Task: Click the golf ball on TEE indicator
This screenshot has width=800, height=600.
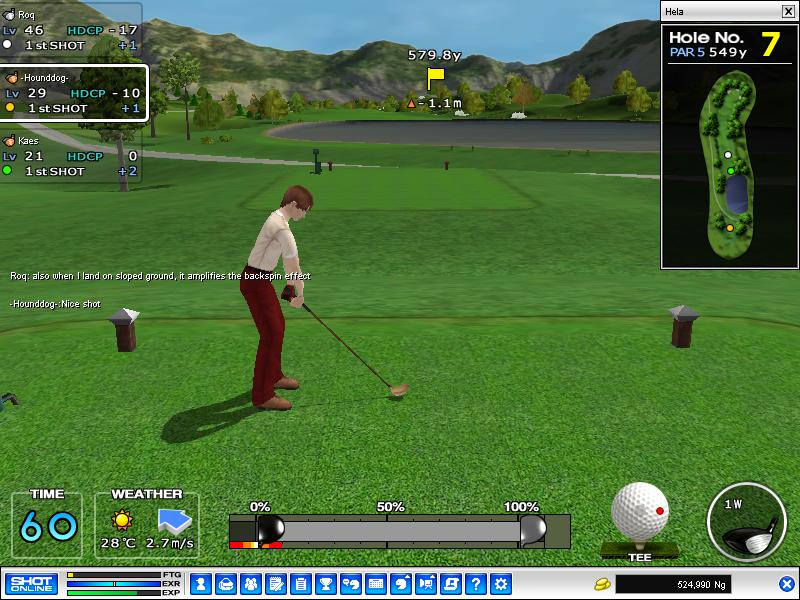Action: (x=639, y=513)
